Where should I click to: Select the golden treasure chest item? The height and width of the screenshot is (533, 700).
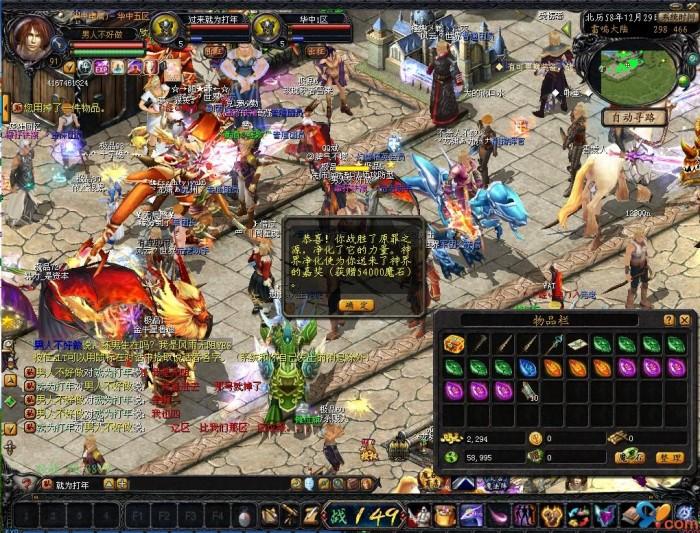click(x=454, y=344)
